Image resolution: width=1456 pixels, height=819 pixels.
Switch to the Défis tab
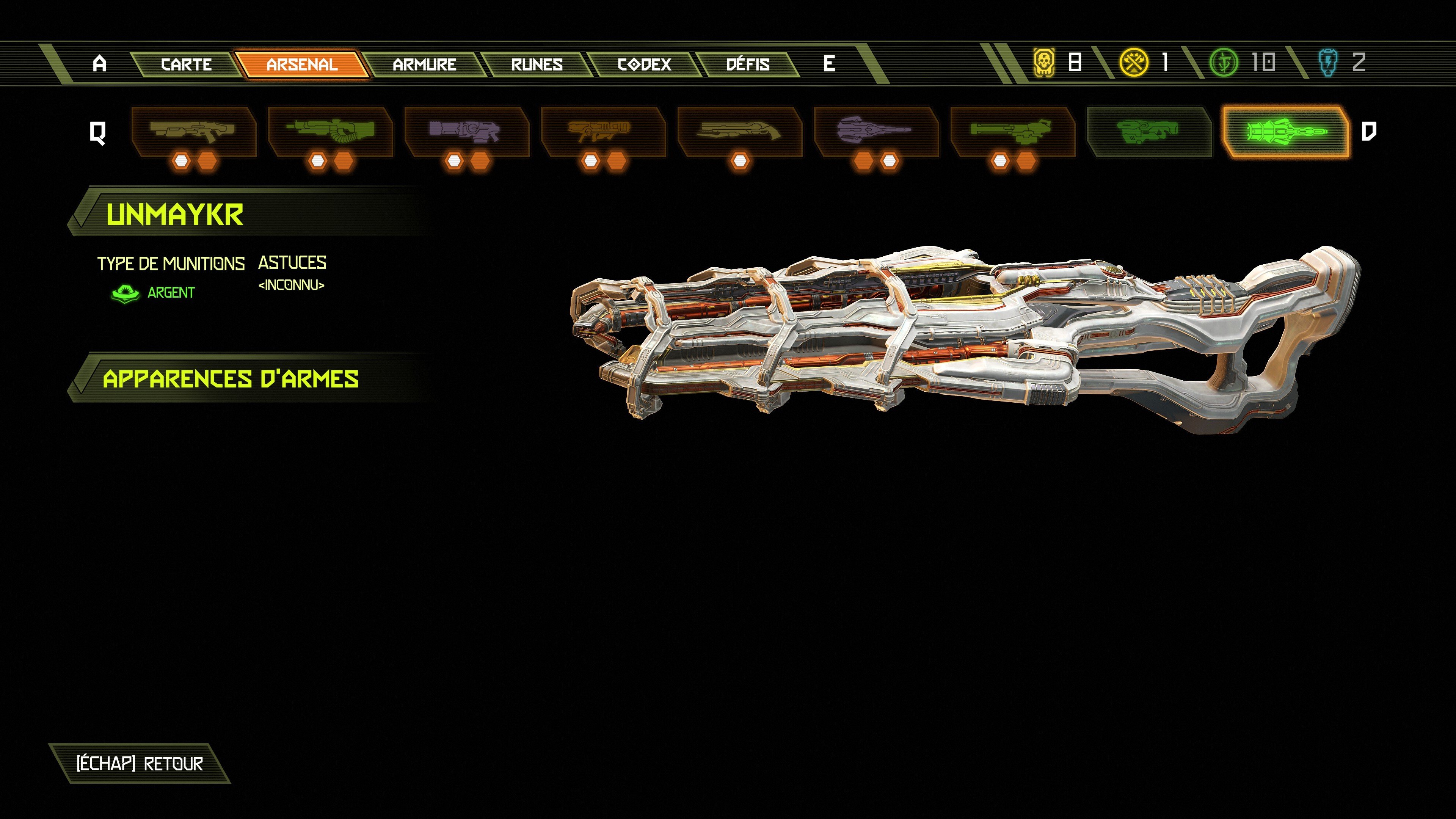pyautogui.click(x=747, y=64)
